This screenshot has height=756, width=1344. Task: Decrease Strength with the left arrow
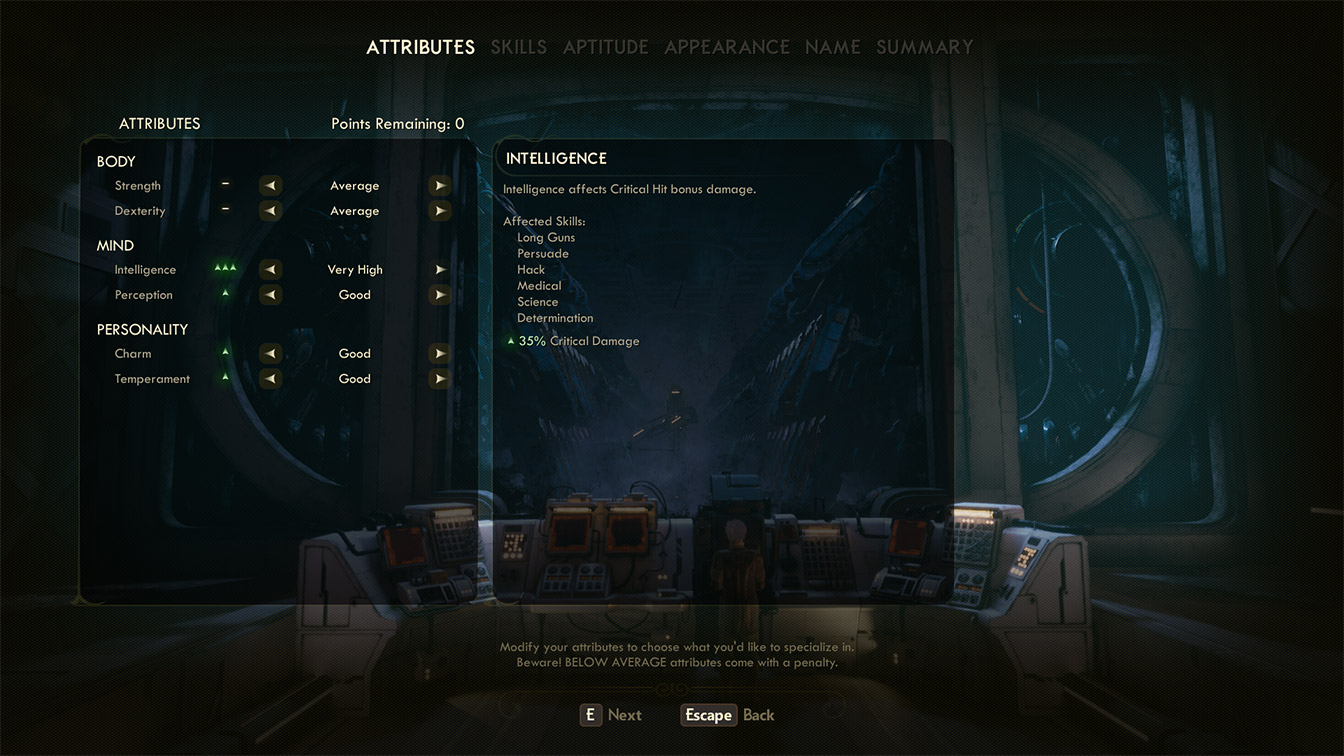(270, 186)
